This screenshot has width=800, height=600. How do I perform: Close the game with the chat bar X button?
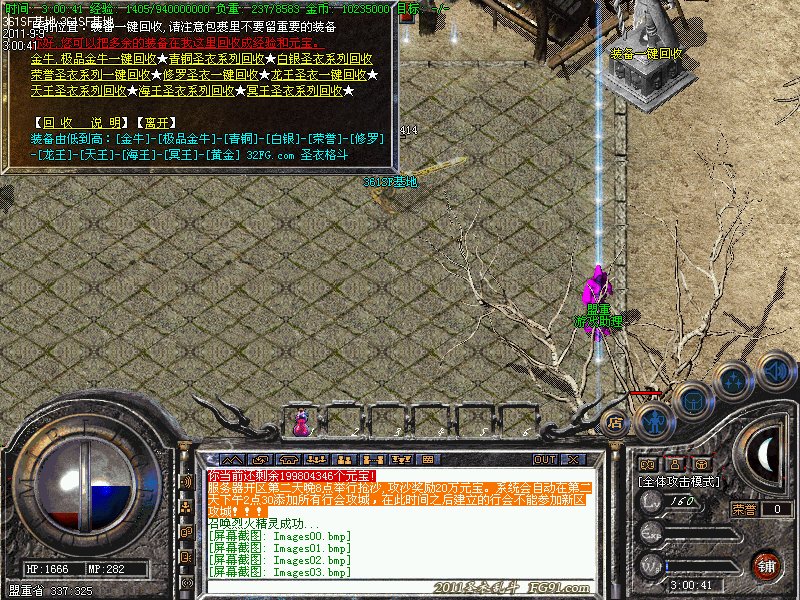[573, 459]
